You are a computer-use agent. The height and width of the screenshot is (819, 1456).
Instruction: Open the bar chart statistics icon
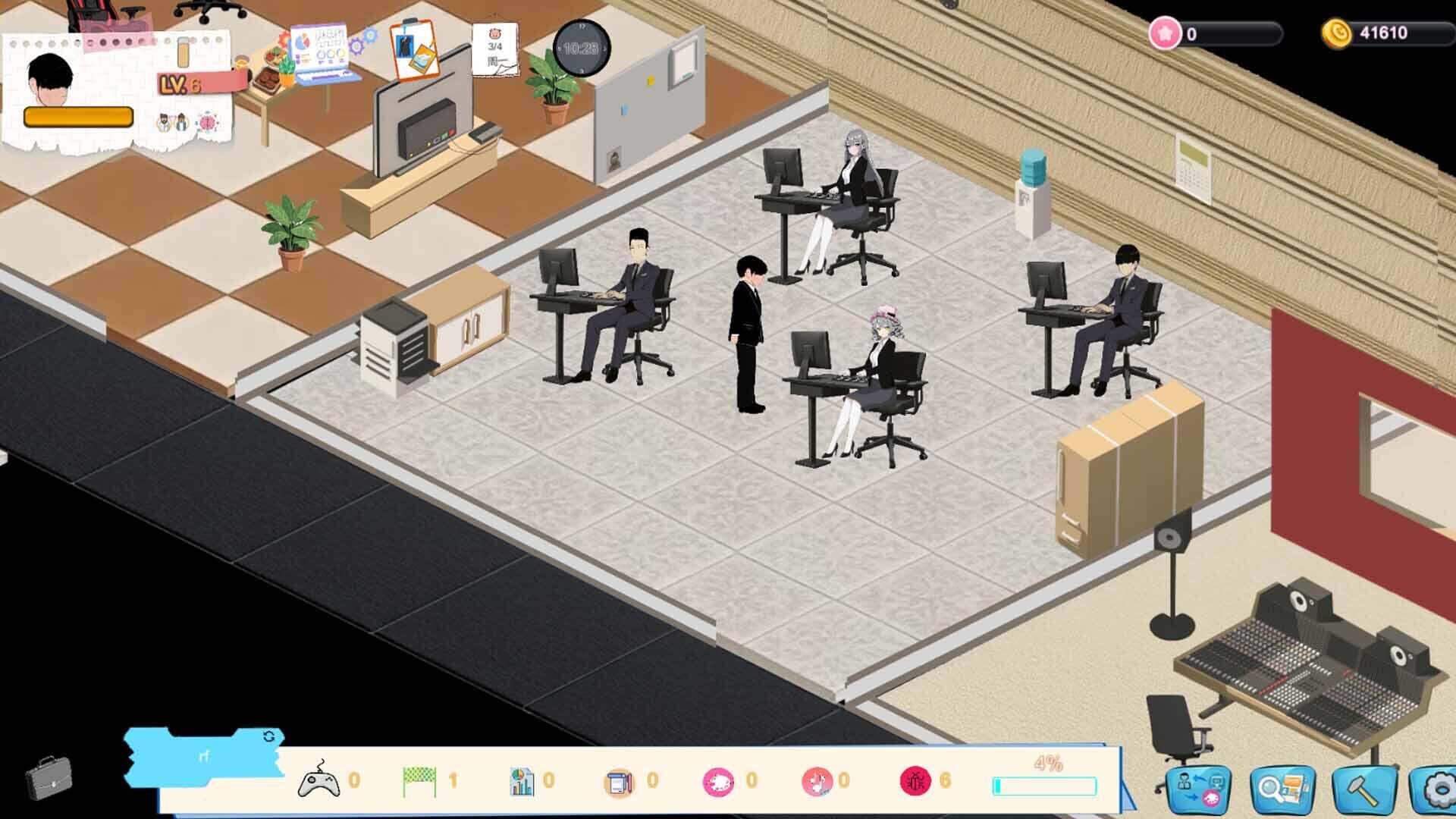(x=523, y=783)
